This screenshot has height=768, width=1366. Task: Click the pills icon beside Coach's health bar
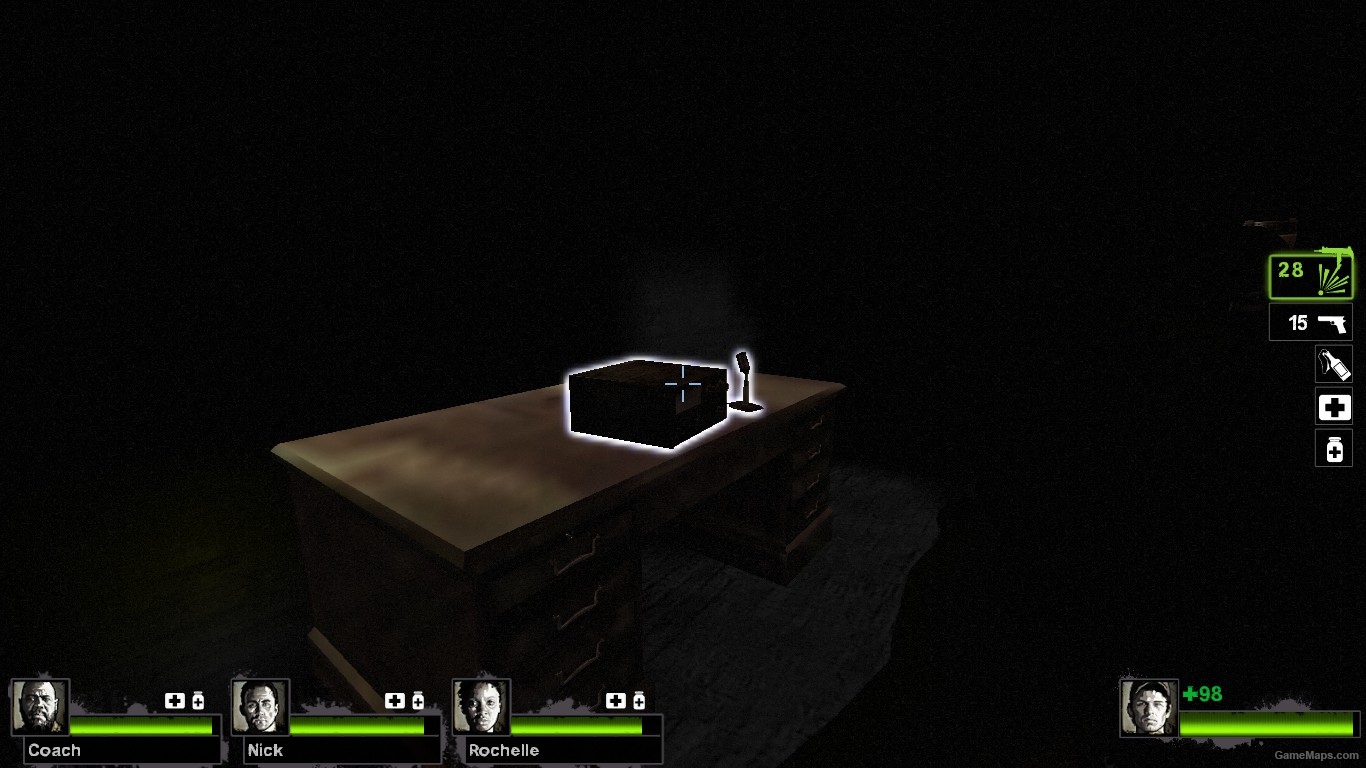coord(196,701)
